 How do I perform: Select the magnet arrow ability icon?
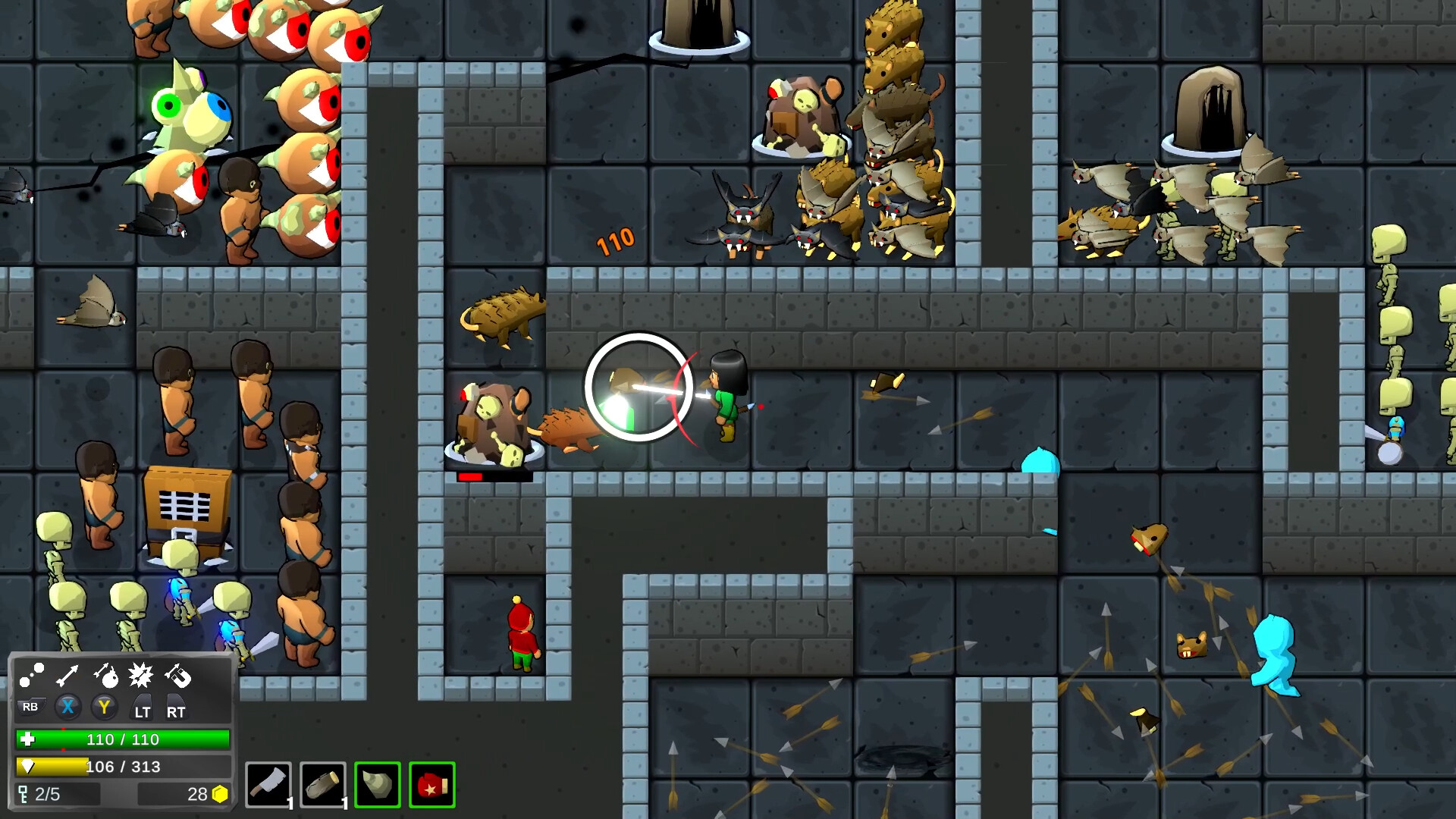coord(179,675)
